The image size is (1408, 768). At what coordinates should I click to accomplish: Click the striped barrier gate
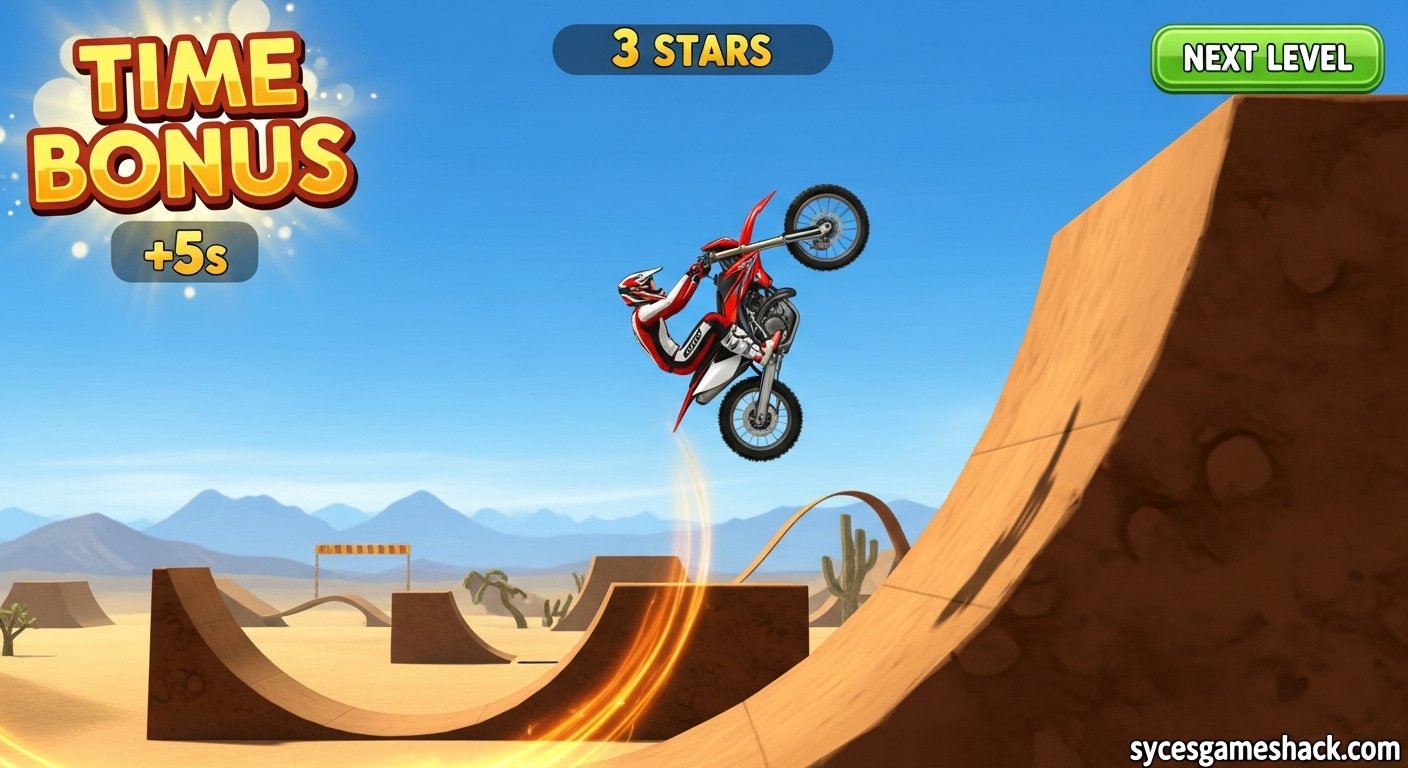(x=365, y=550)
